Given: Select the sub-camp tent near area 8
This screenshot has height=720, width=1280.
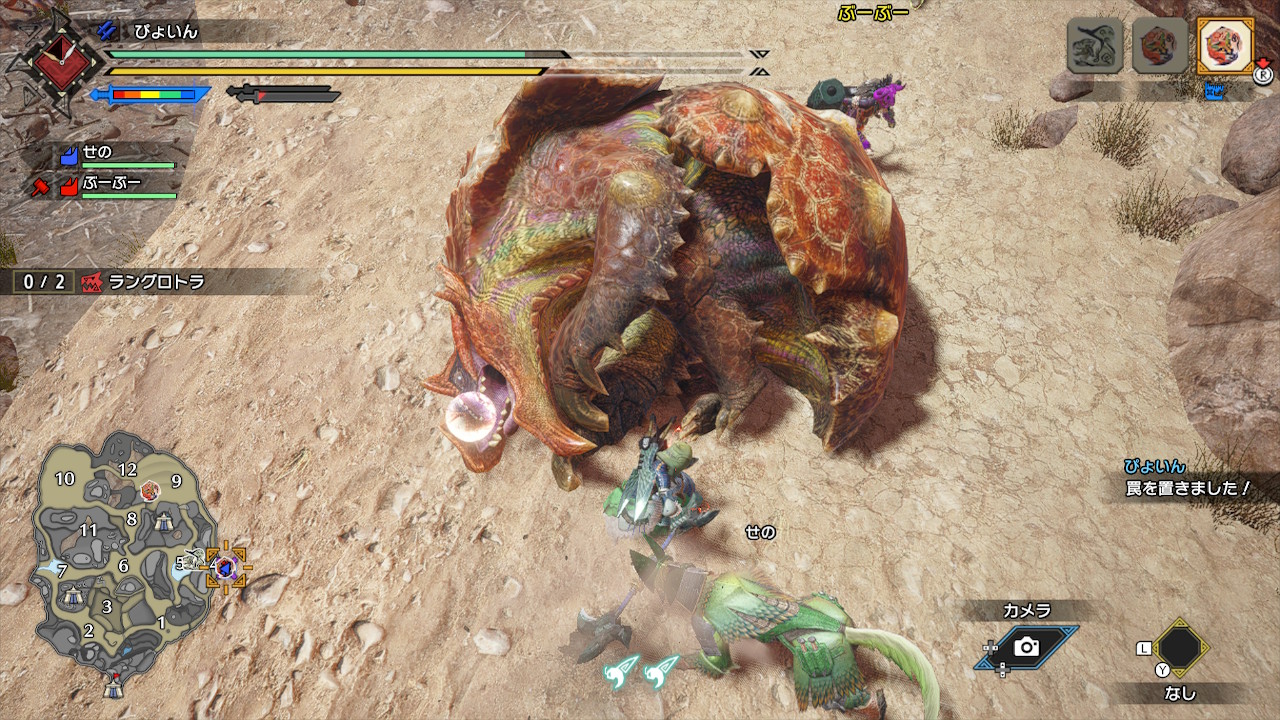Looking at the screenshot, I should pyautogui.click(x=163, y=520).
